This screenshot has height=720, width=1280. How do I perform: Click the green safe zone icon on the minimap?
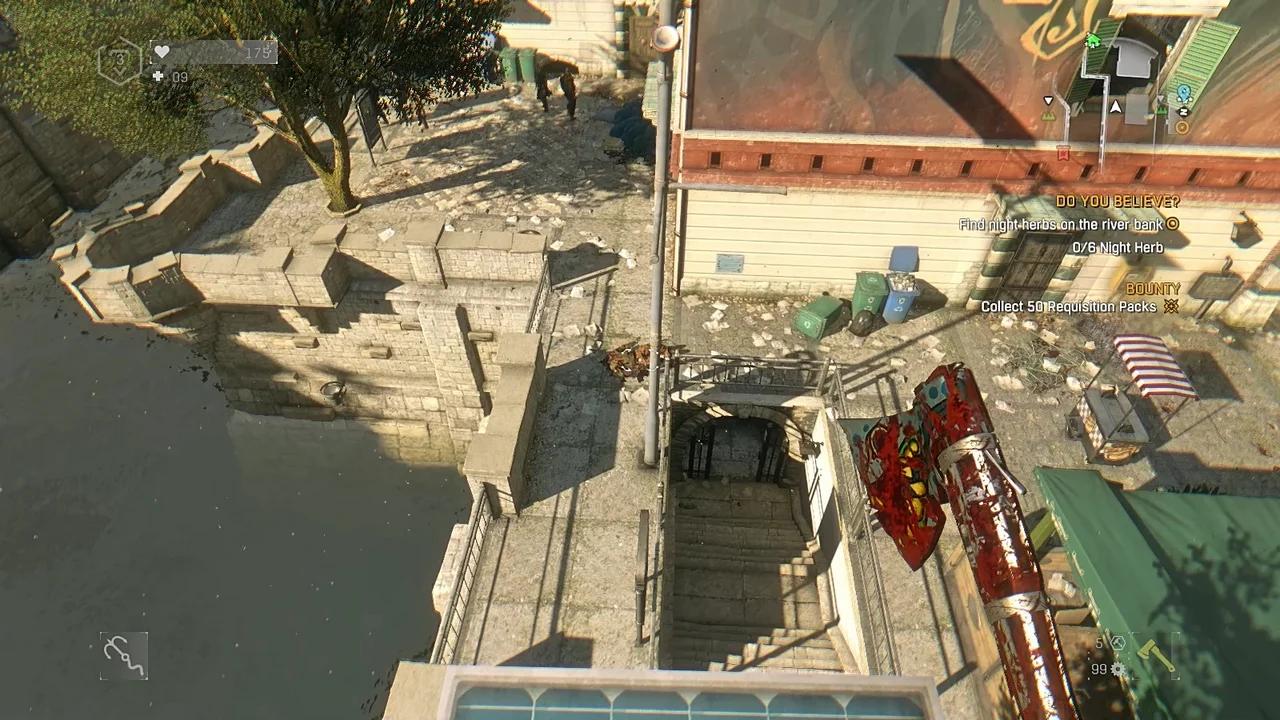pos(1093,40)
